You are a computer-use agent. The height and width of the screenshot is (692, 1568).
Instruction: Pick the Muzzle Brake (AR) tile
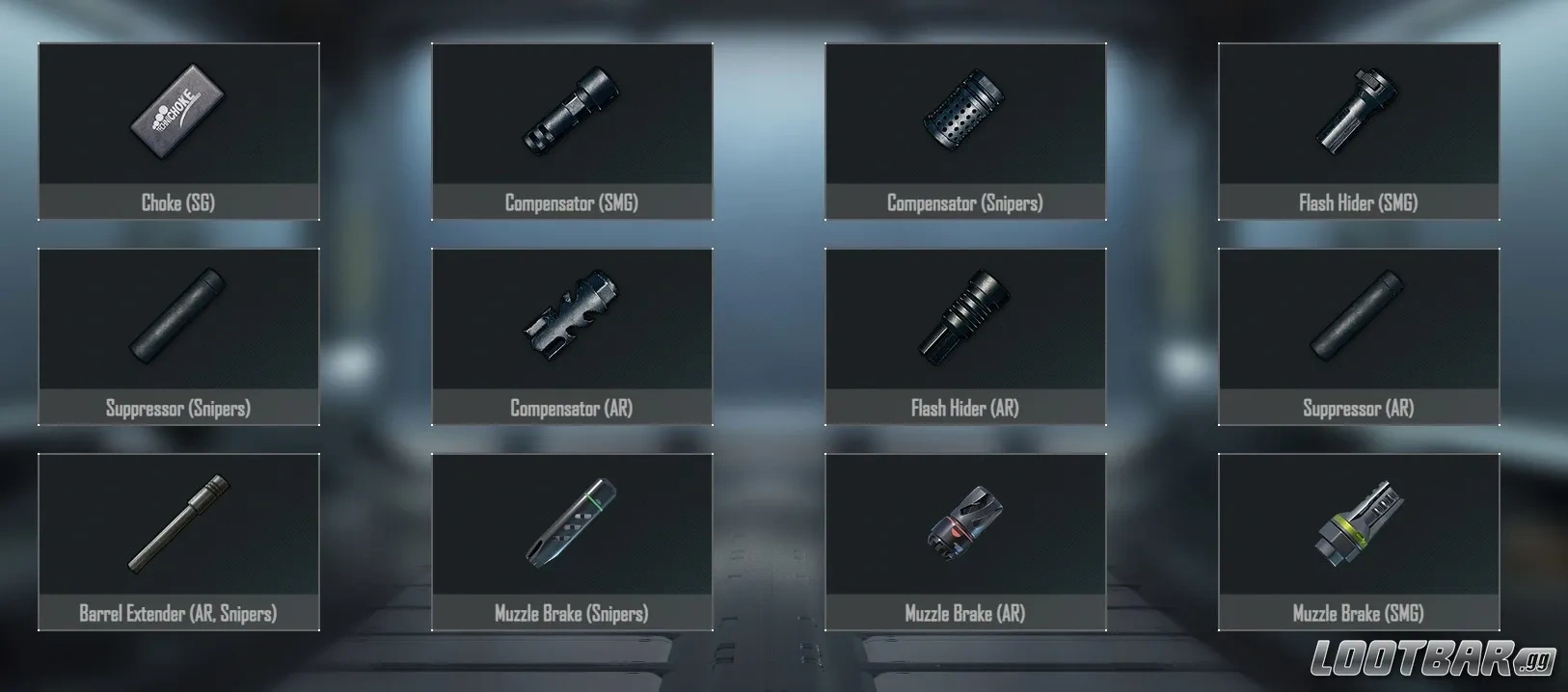[965, 542]
